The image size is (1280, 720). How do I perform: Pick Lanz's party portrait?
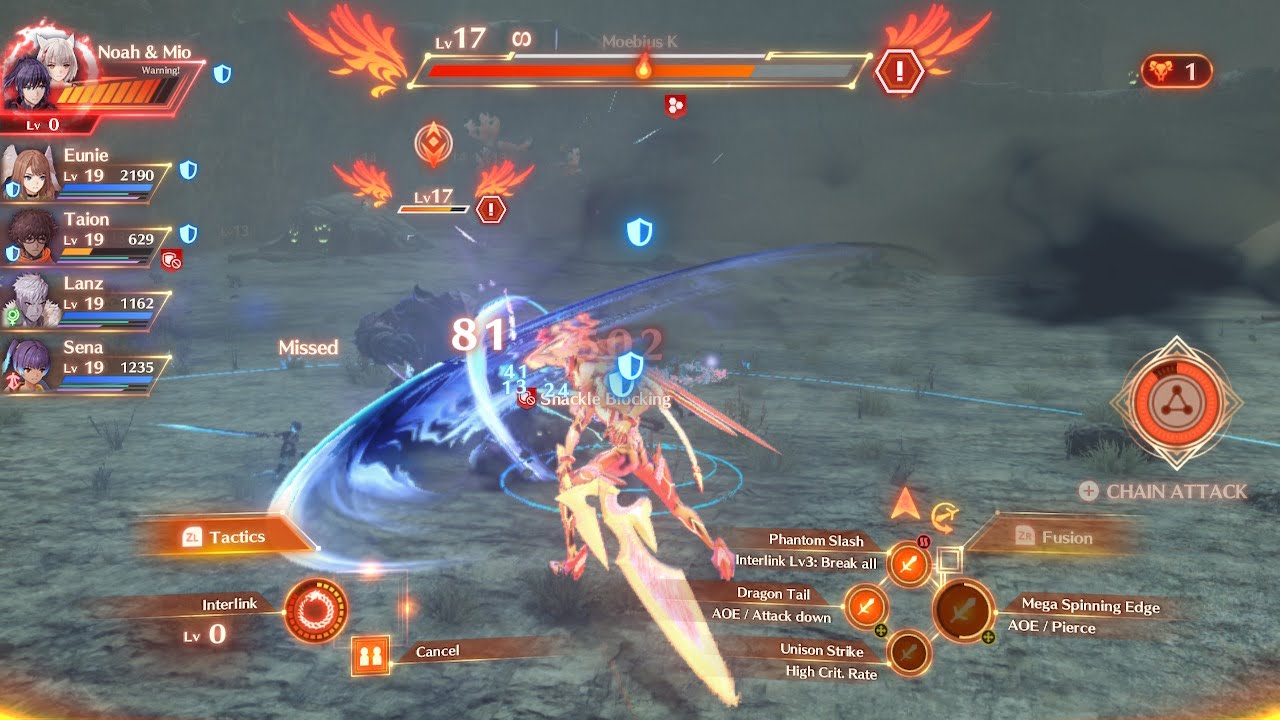coord(31,301)
